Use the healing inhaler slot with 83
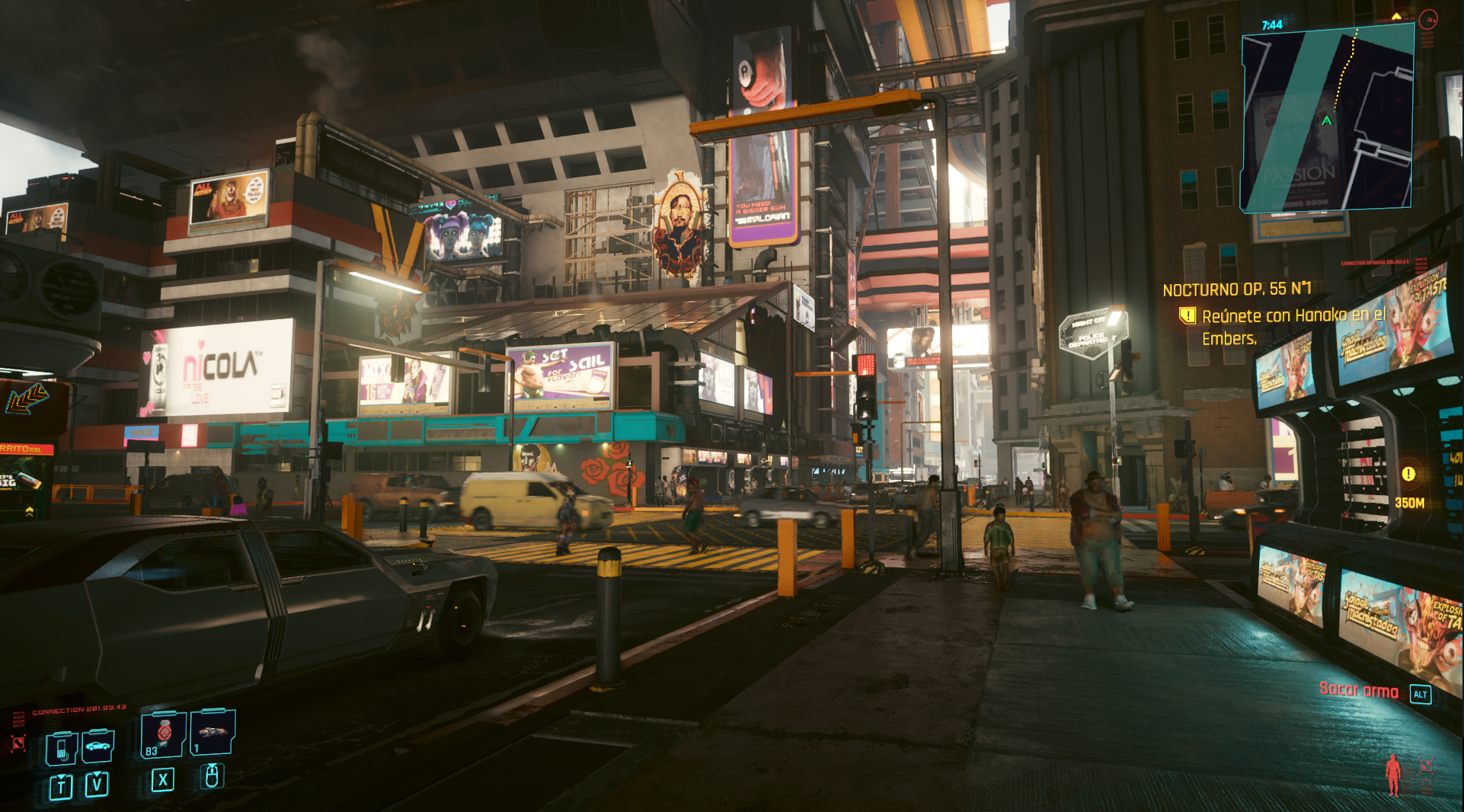Viewport: 1464px width, 812px height. point(163,734)
